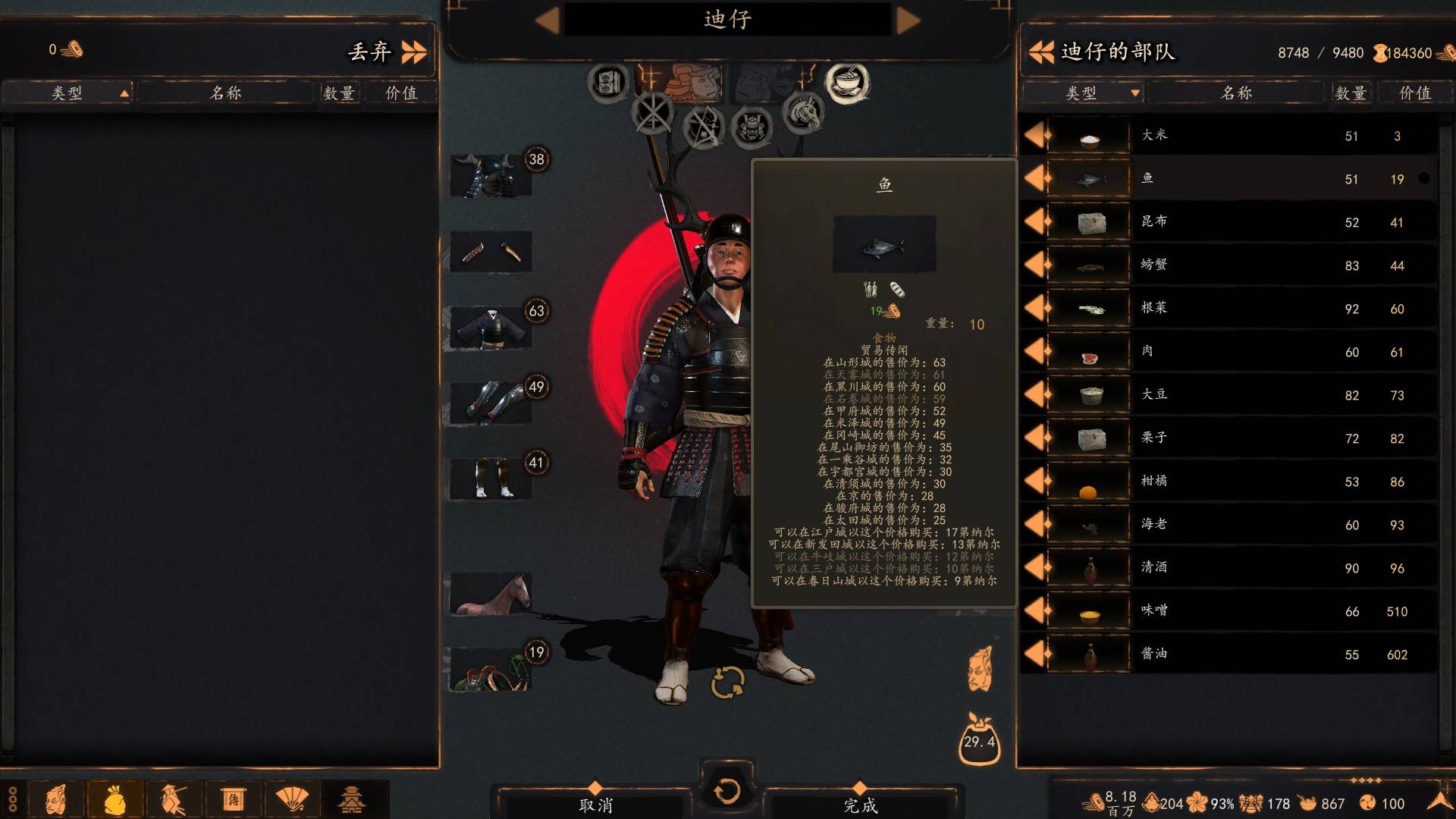The image size is (1456, 819).
Task: Discard all items with 丢弃 arrows
Action: [413, 52]
